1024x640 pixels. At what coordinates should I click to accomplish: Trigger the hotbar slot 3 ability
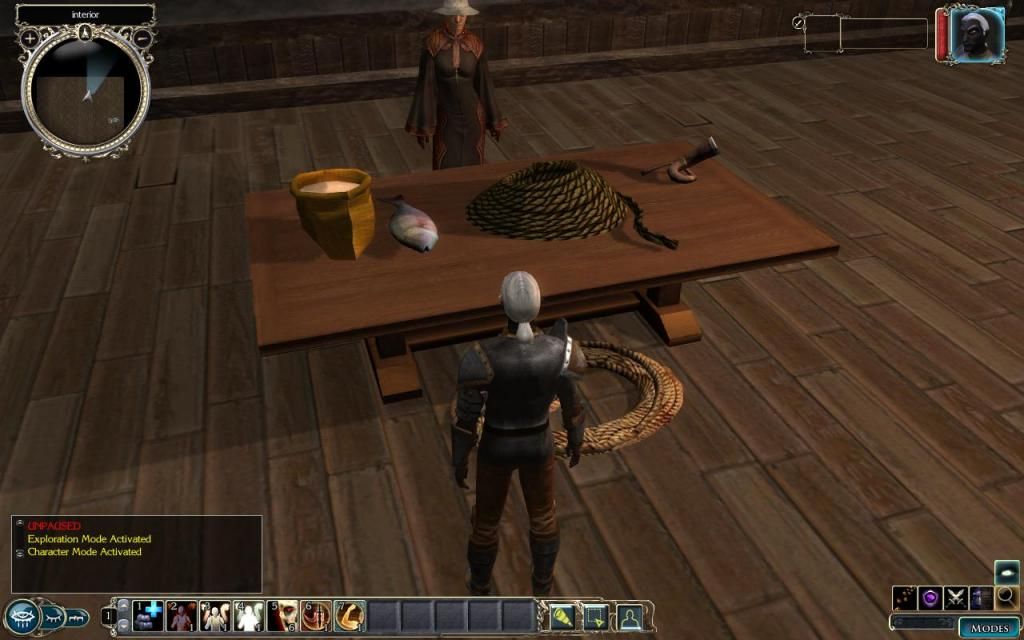point(215,616)
